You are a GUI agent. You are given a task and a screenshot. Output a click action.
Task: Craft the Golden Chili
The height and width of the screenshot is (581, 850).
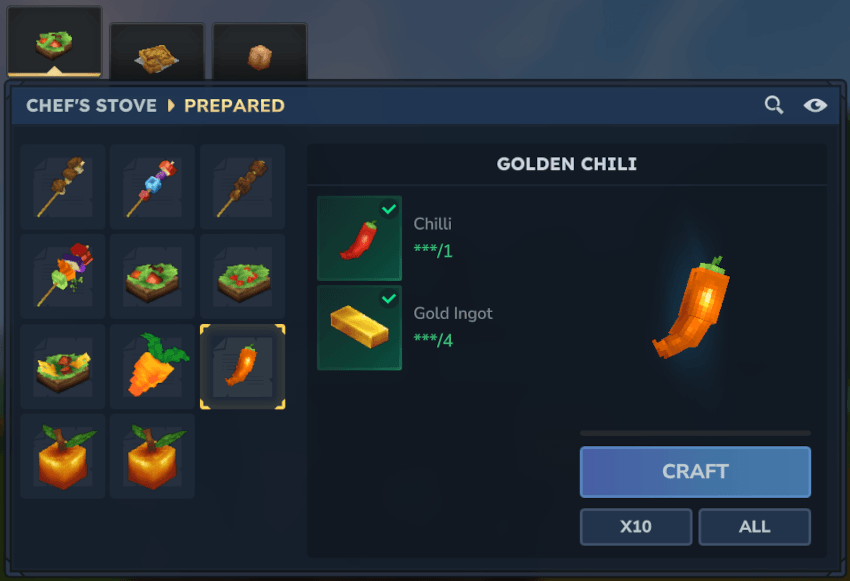(695, 472)
